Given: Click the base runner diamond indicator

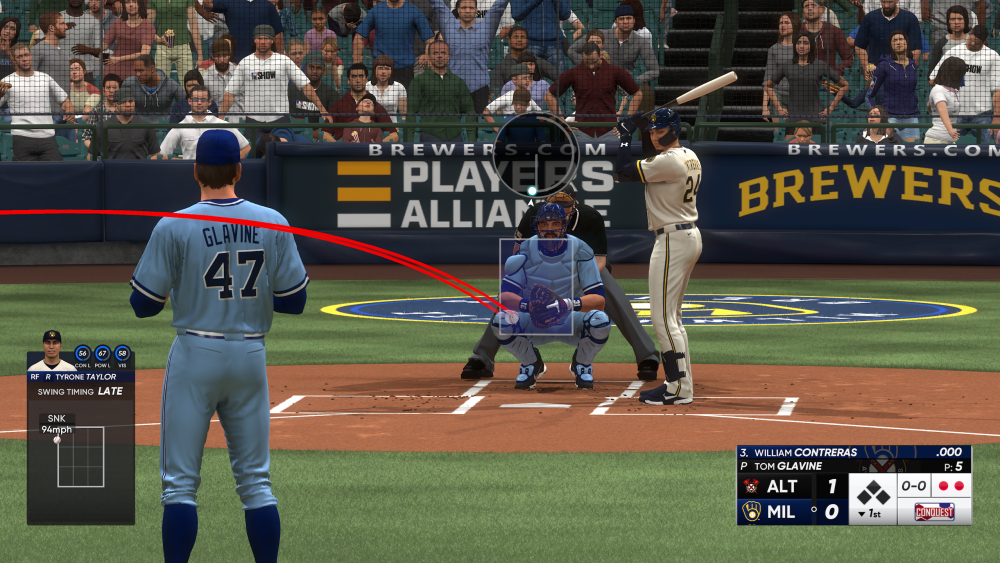Looking at the screenshot, I should point(872,493).
